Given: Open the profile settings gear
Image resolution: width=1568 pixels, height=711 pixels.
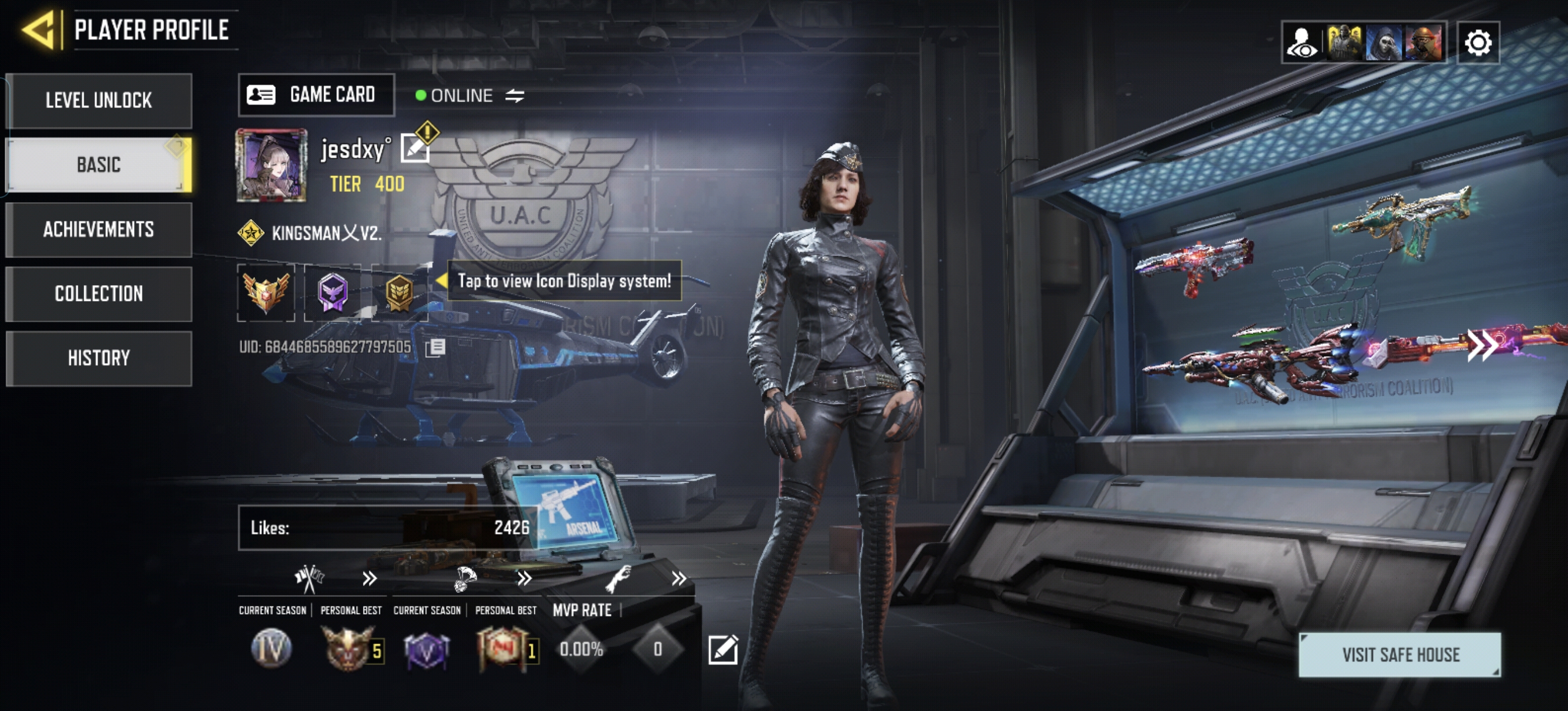Looking at the screenshot, I should point(1478,42).
